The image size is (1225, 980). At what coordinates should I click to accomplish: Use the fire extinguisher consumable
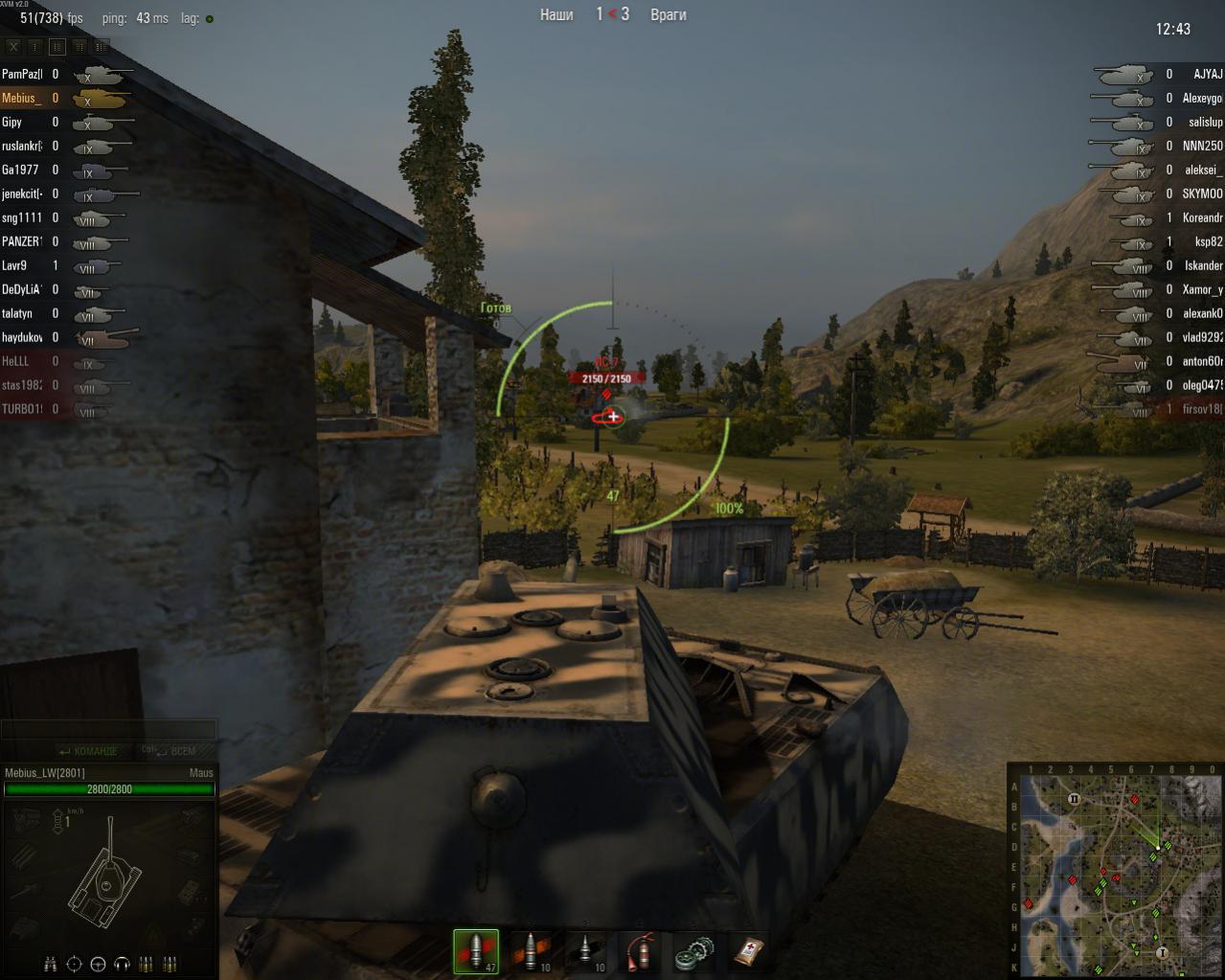pyautogui.click(x=640, y=951)
